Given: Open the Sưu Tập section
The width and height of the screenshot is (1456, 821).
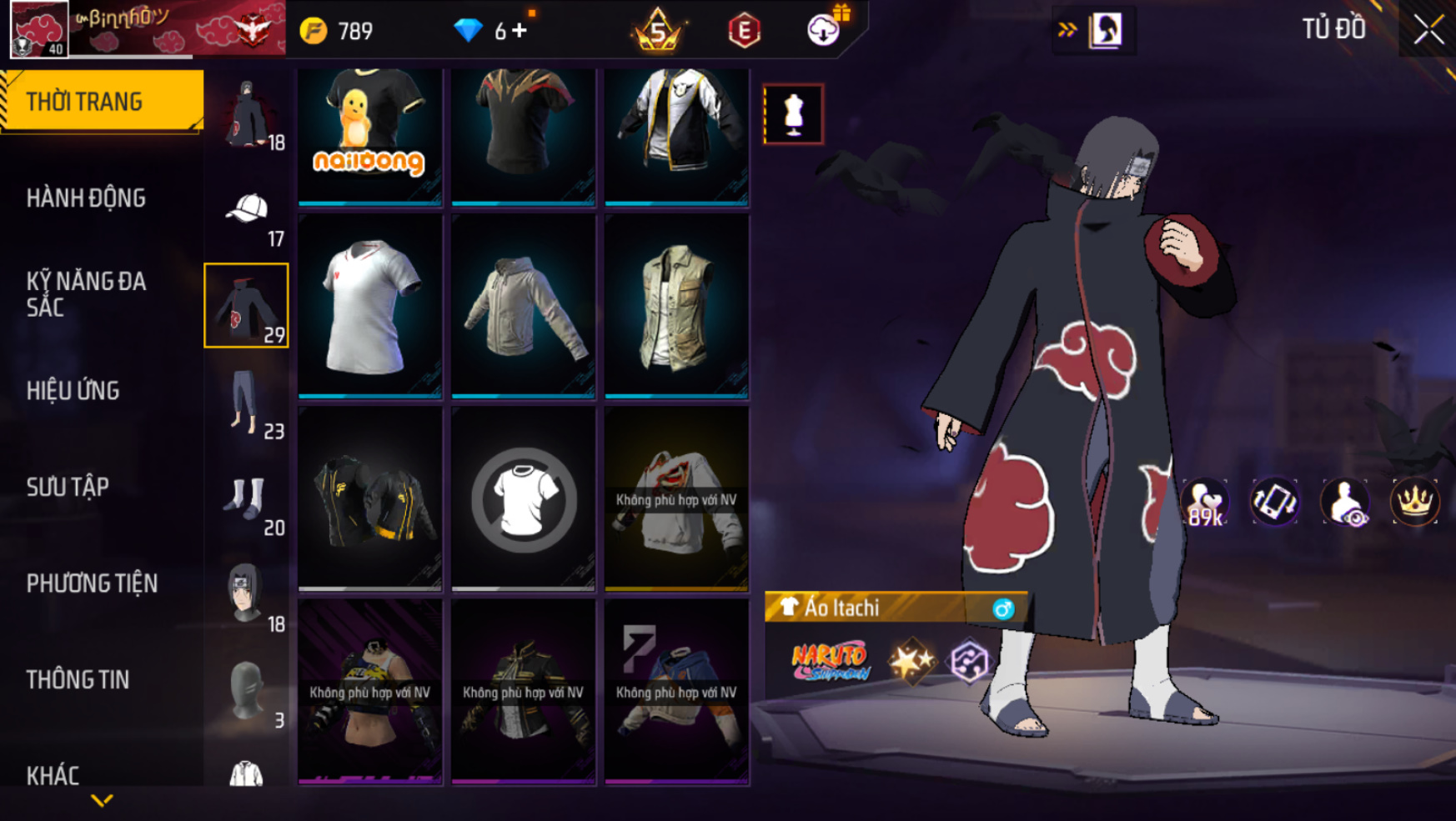Looking at the screenshot, I should (x=68, y=487).
